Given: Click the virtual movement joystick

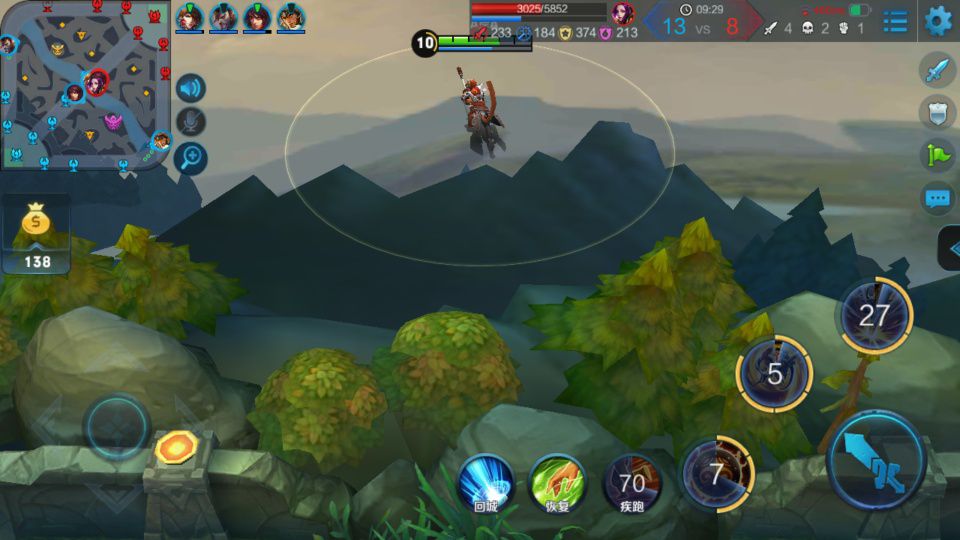Looking at the screenshot, I should (x=117, y=427).
